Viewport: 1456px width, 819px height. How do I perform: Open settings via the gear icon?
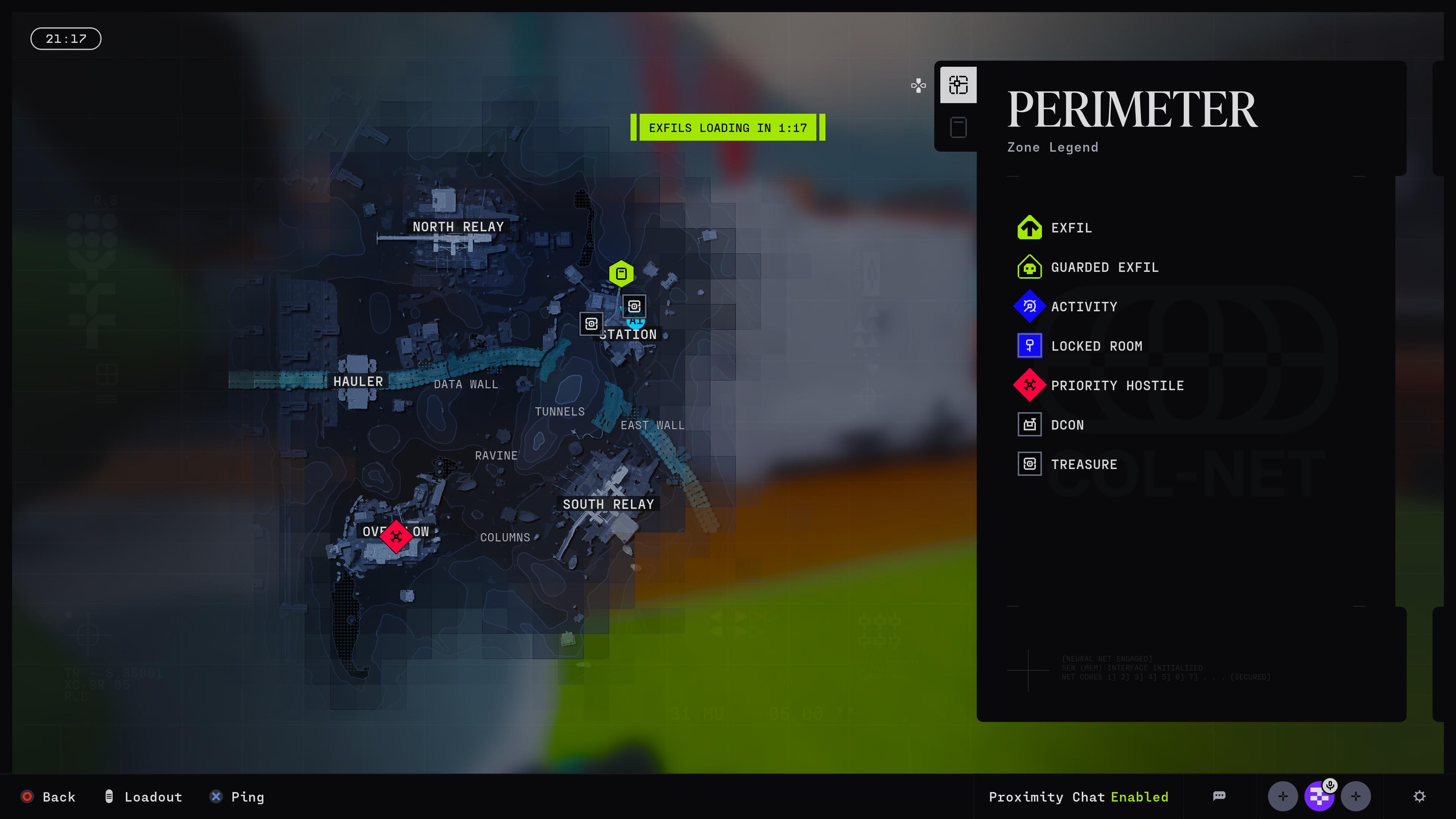pyautogui.click(x=1419, y=796)
